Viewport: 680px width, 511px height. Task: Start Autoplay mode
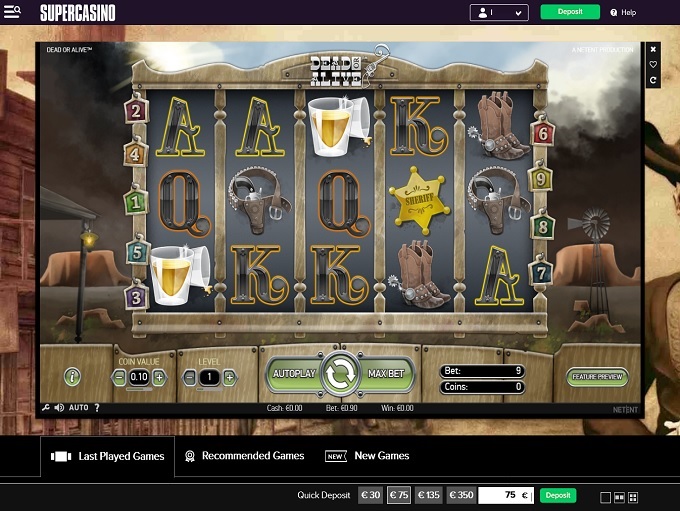(294, 373)
